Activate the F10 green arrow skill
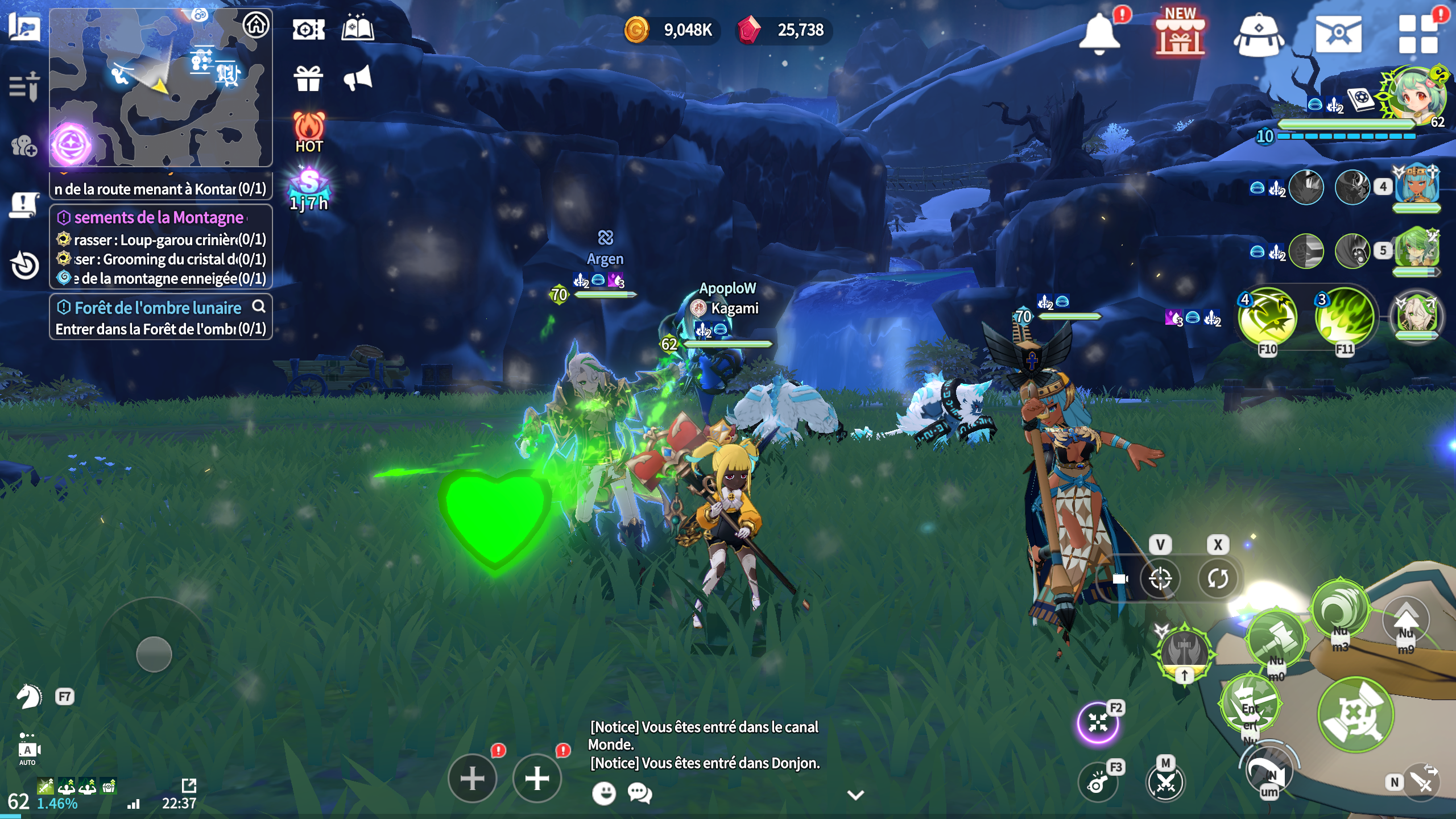The height and width of the screenshot is (819, 1456). click(1268, 317)
